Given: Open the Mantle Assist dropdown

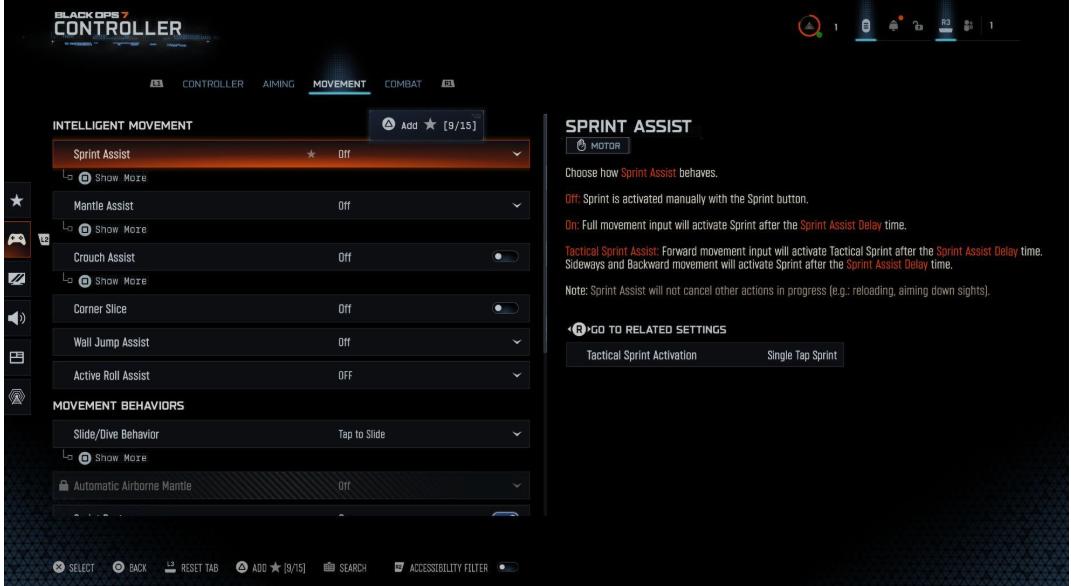Looking at the screenshot, I should [x=516, y=206].
